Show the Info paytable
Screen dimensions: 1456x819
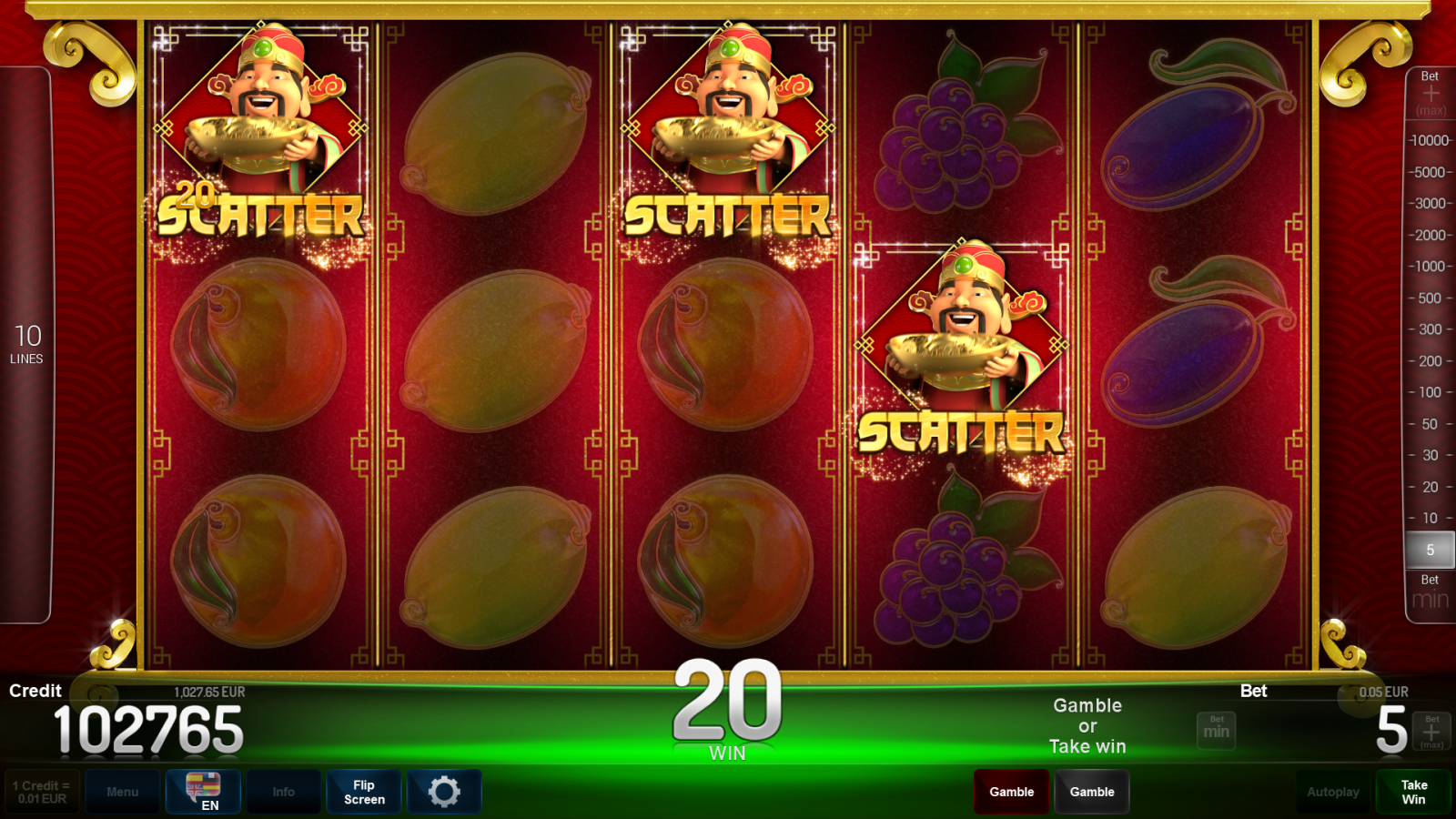tap(283, 792)
